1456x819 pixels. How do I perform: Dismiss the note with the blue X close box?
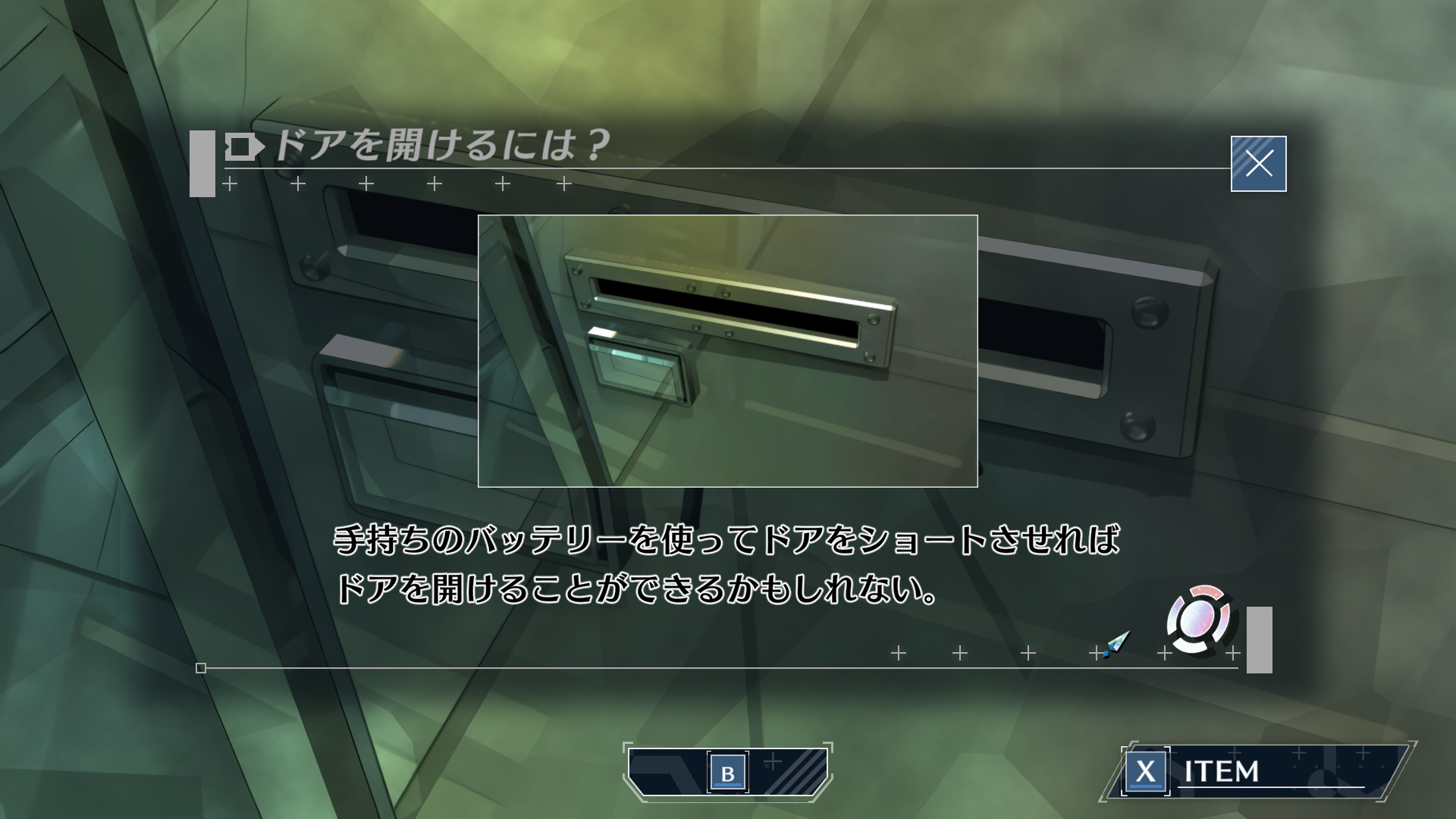pyautogui.click(x=1258, y=162)
